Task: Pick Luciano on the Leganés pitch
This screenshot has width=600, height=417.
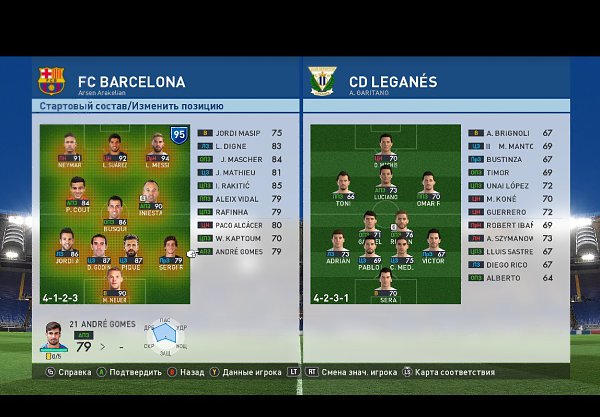Action: click(386, 185)
